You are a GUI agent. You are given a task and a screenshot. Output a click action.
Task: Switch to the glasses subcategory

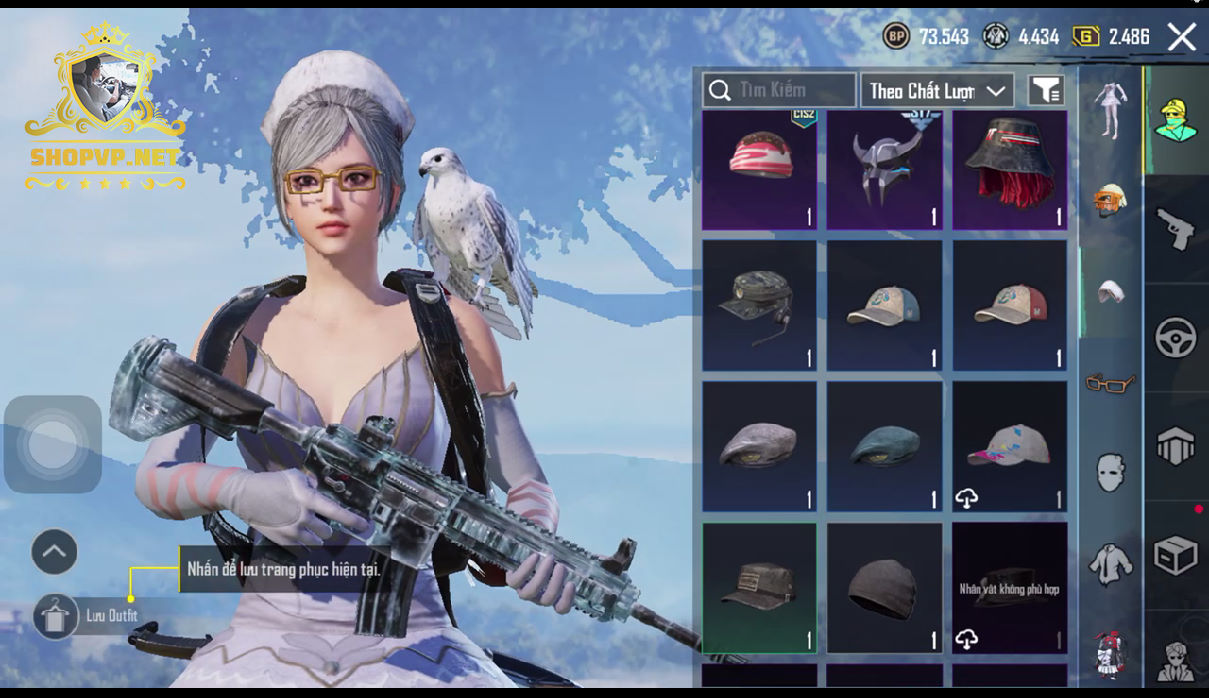[x=1110, y=382]
